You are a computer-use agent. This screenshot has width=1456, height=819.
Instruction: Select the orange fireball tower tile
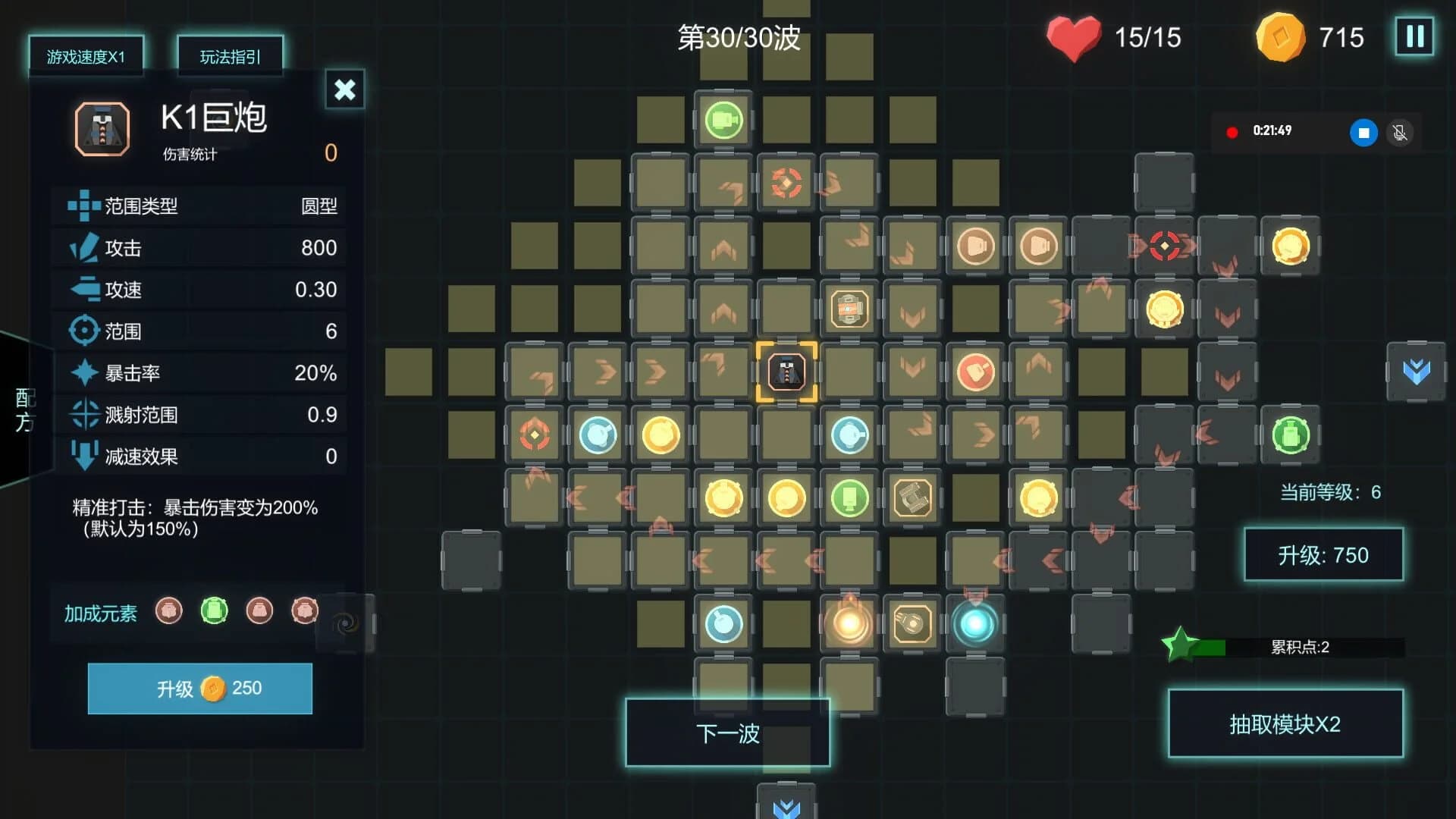coord(849,624)
